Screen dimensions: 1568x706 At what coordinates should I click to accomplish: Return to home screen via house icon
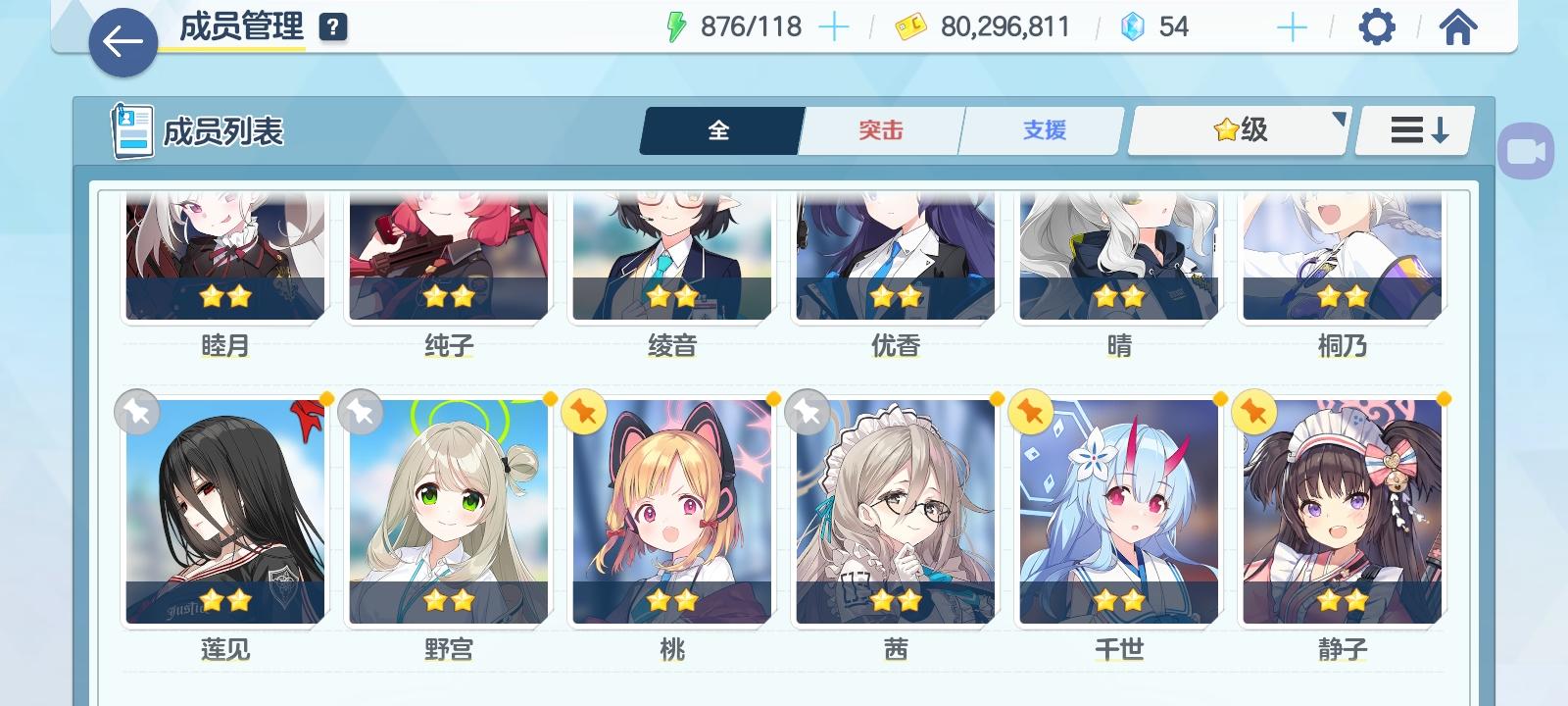click(x=1457, y=26)
